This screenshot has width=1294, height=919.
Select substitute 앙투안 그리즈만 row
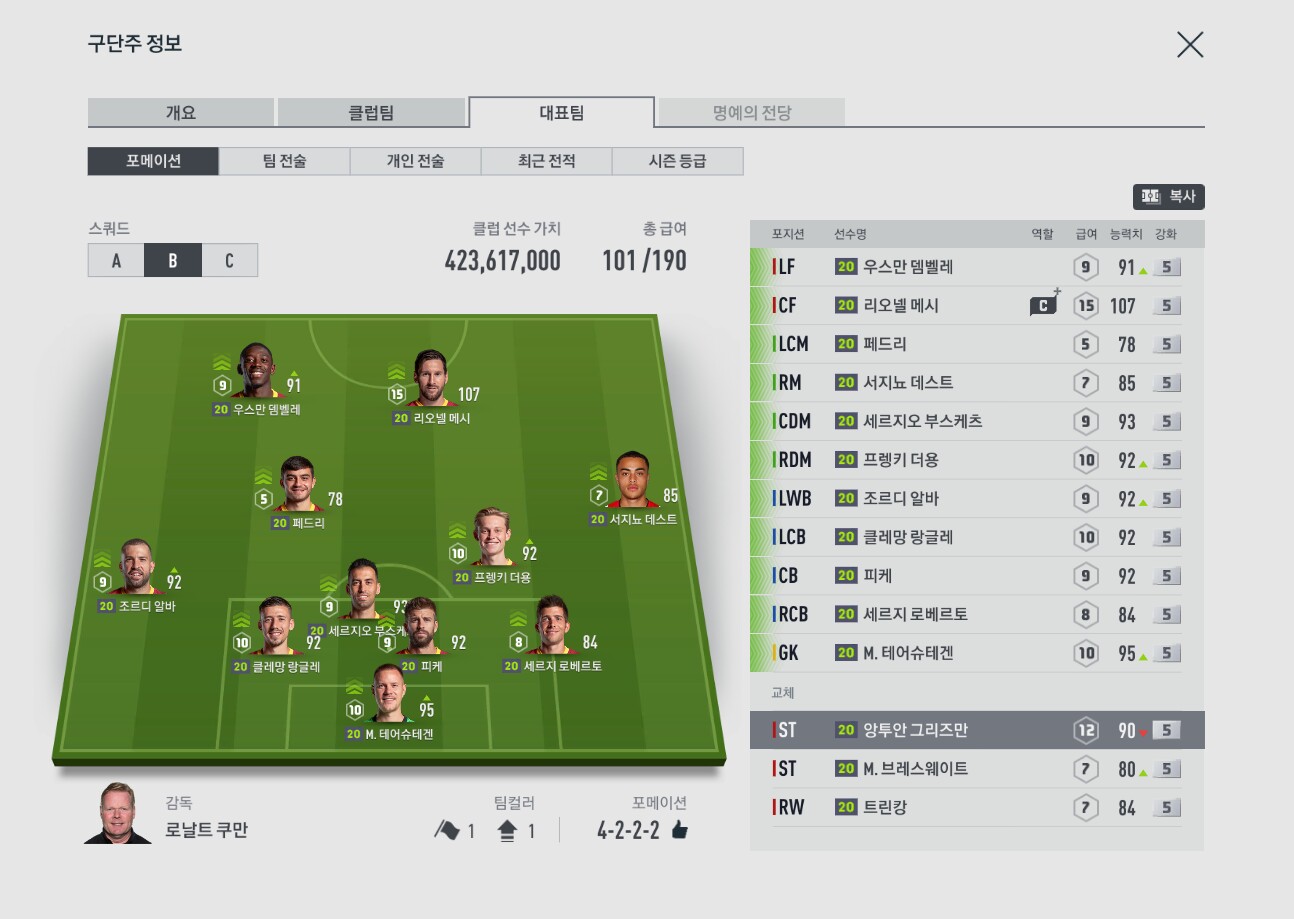pos(976,731)
